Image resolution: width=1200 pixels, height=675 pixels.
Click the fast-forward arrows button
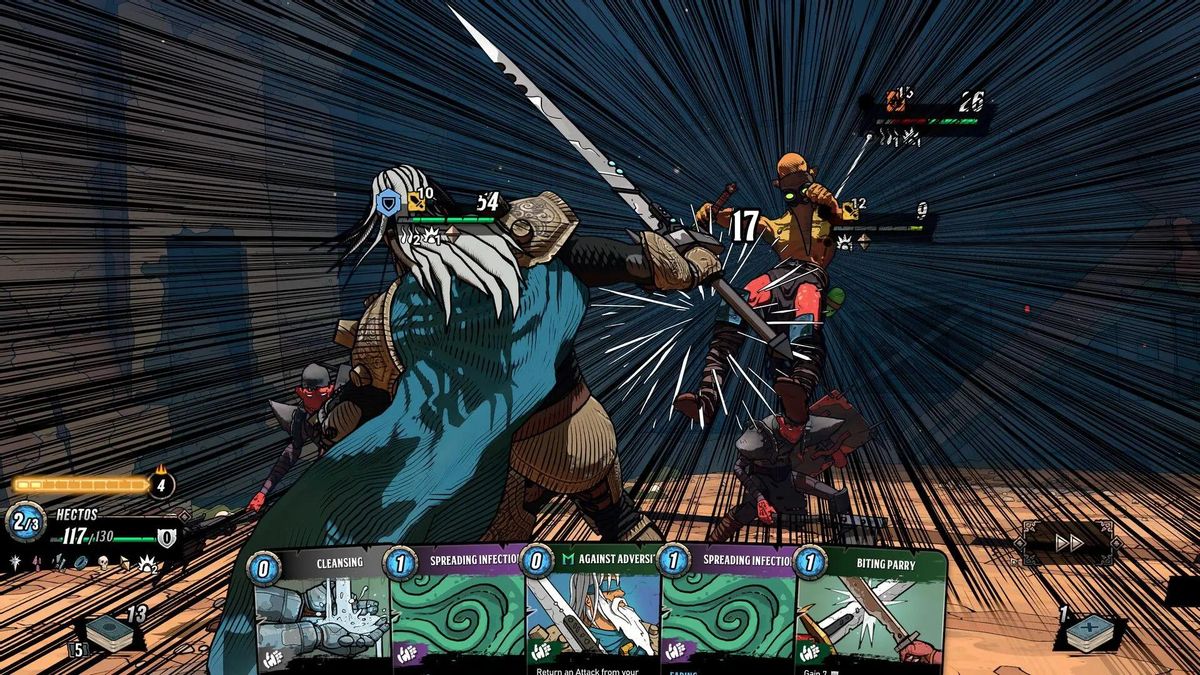coord(1069,542)
